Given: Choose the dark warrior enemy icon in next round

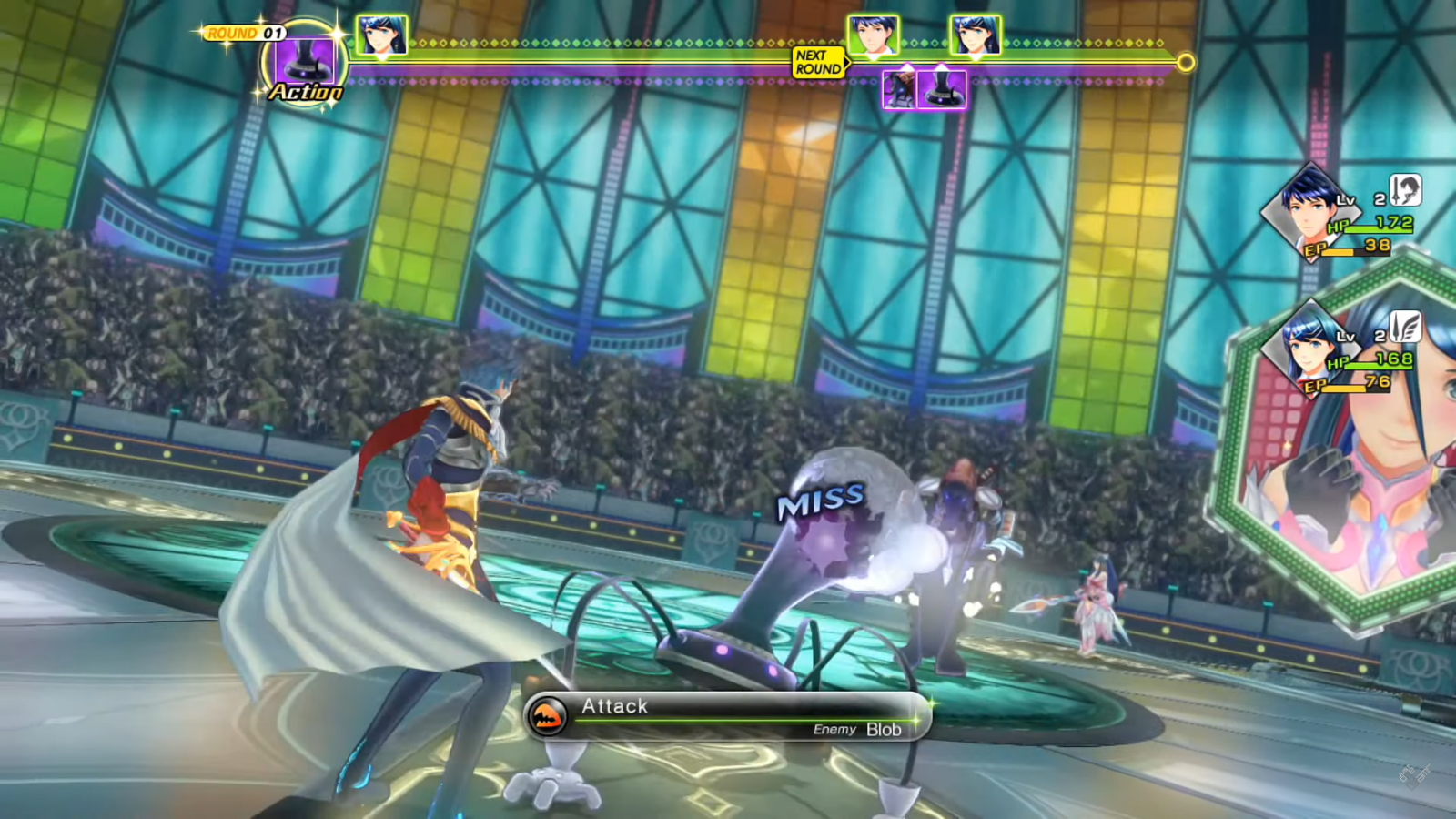Looking at the screenshot, I should 899,89.
